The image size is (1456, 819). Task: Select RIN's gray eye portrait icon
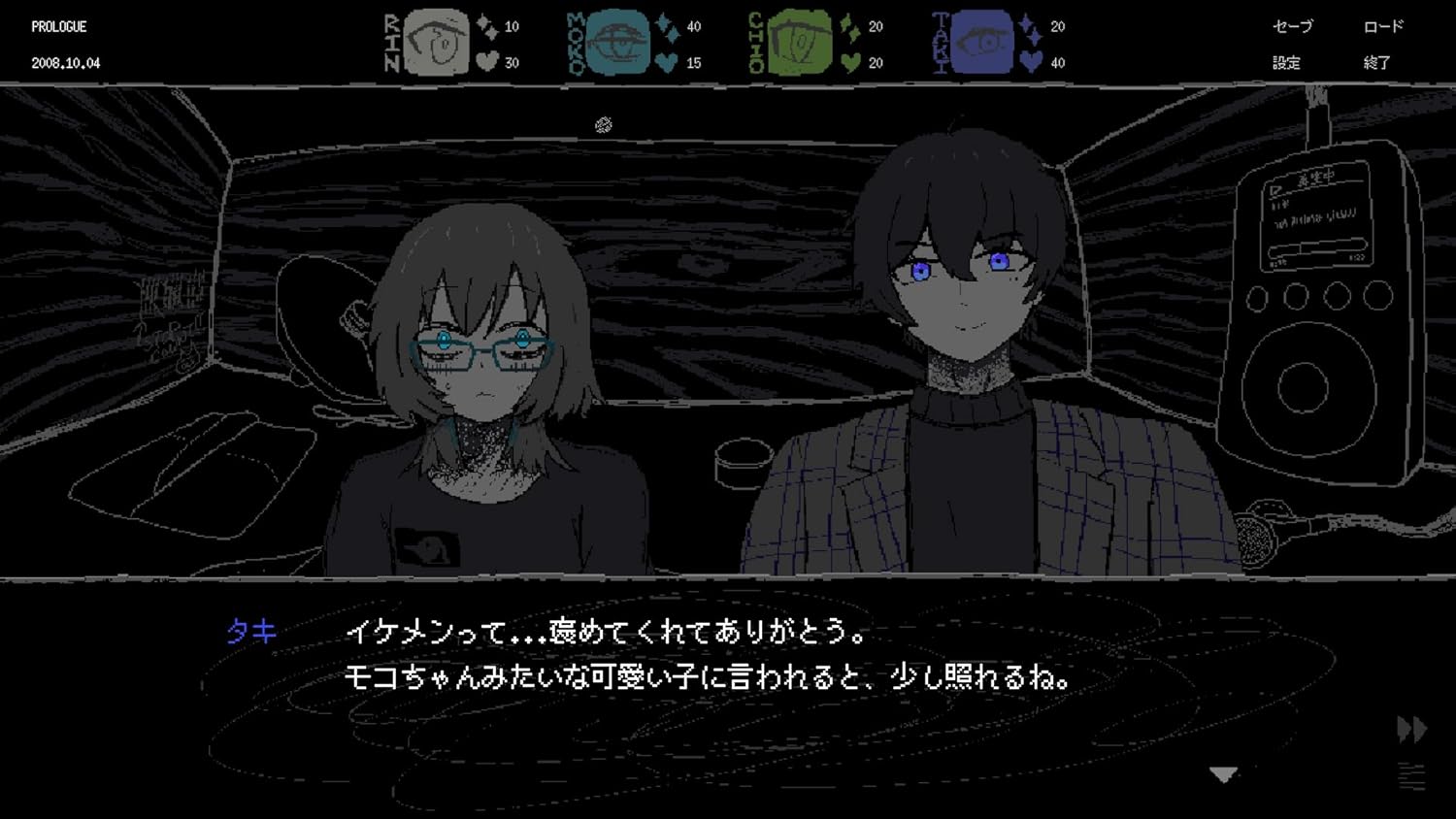point(435,42)
